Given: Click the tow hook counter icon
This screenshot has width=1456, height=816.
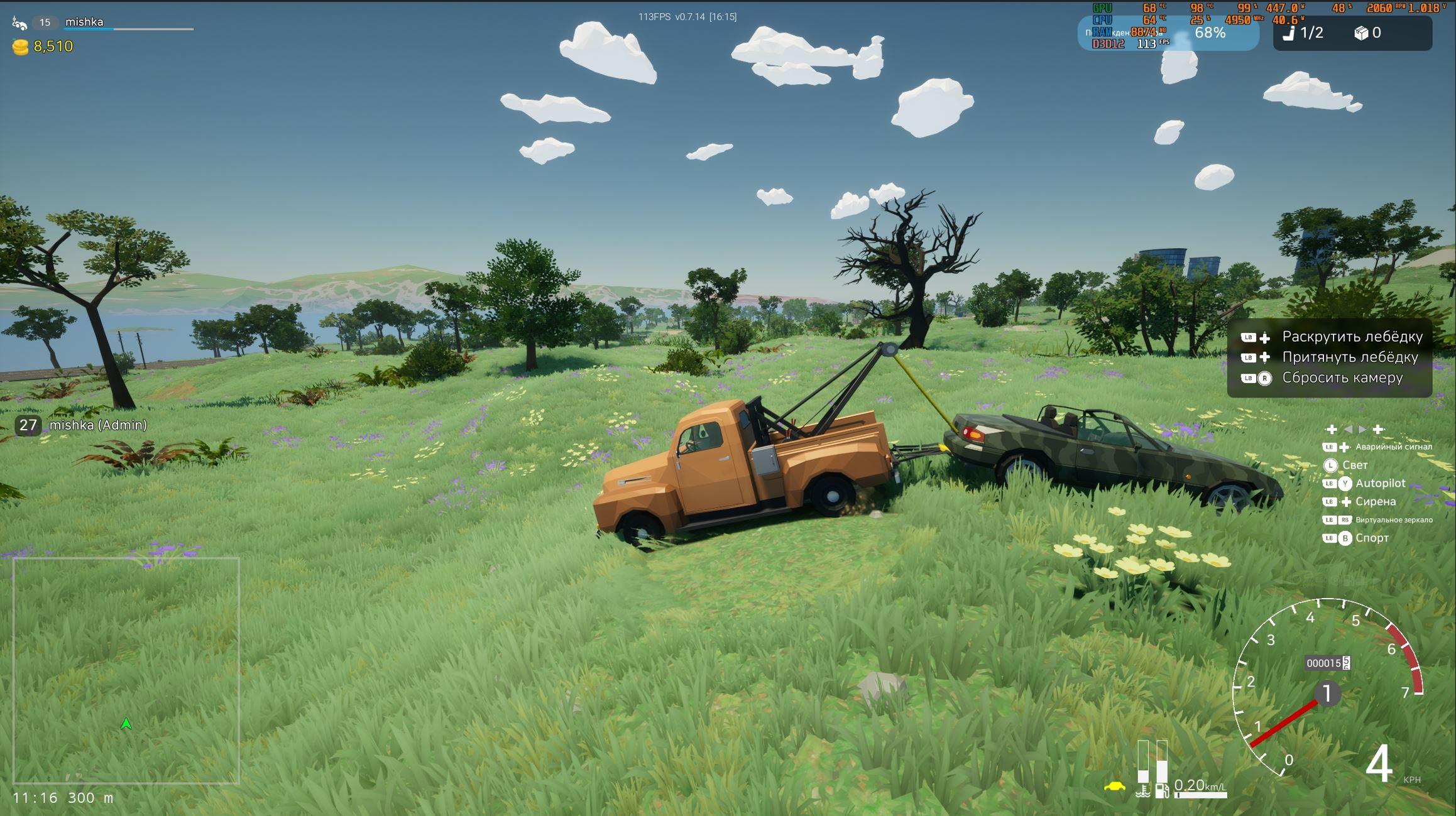Looking at the screenshot, I should coord(1288,33).
